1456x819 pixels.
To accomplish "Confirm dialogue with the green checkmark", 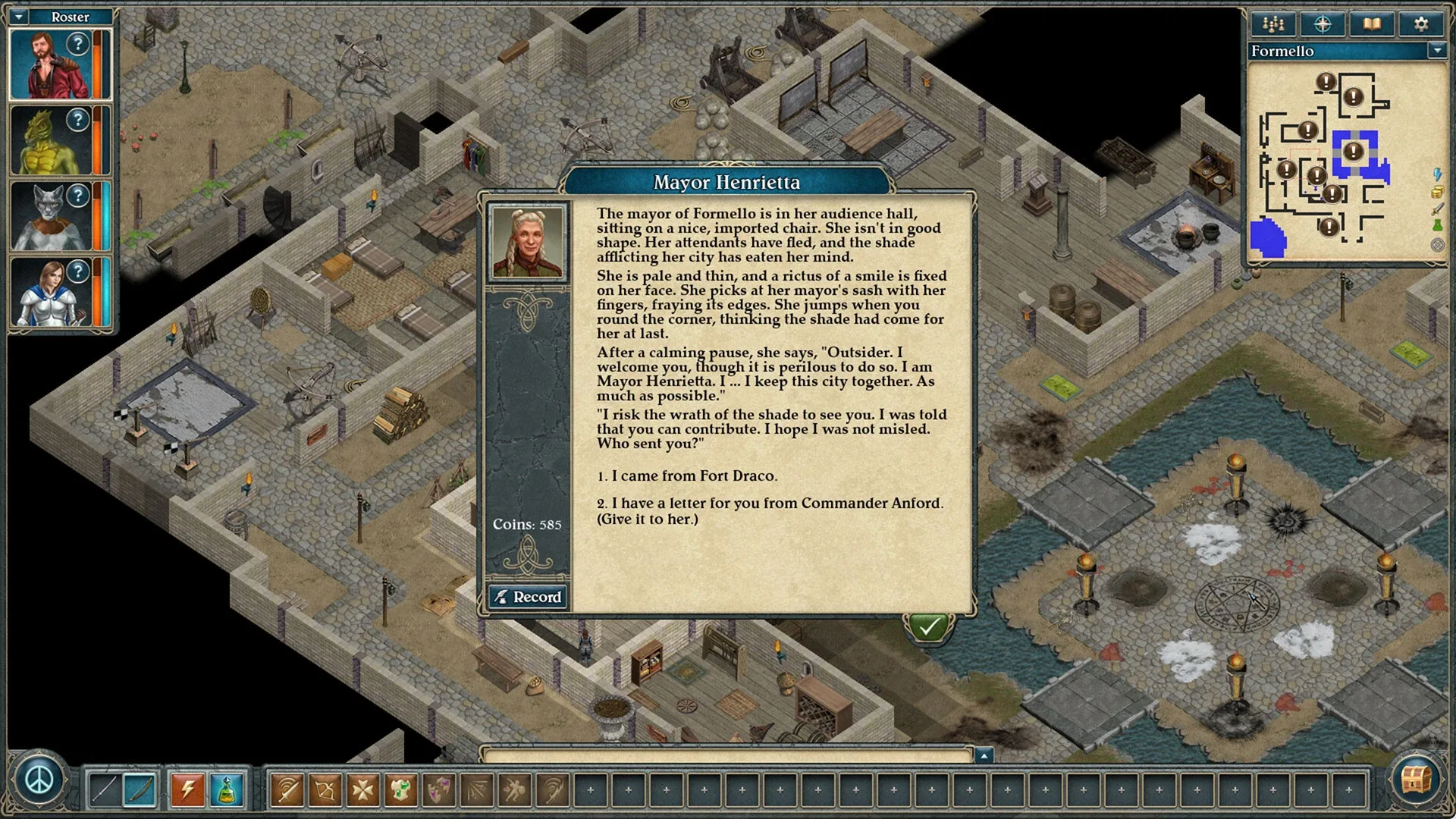I will click(x=929, y=627).
